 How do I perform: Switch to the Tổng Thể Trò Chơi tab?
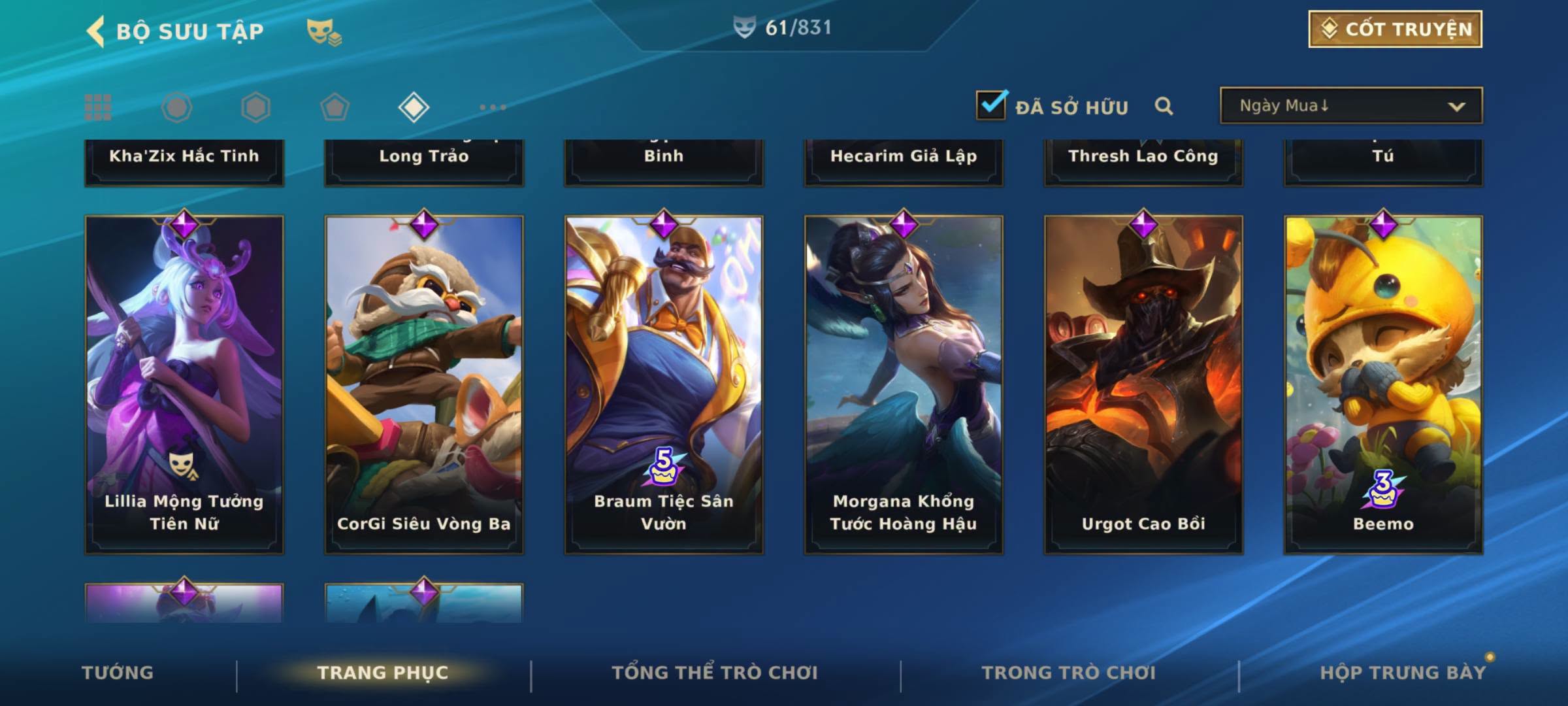point(714,673)
